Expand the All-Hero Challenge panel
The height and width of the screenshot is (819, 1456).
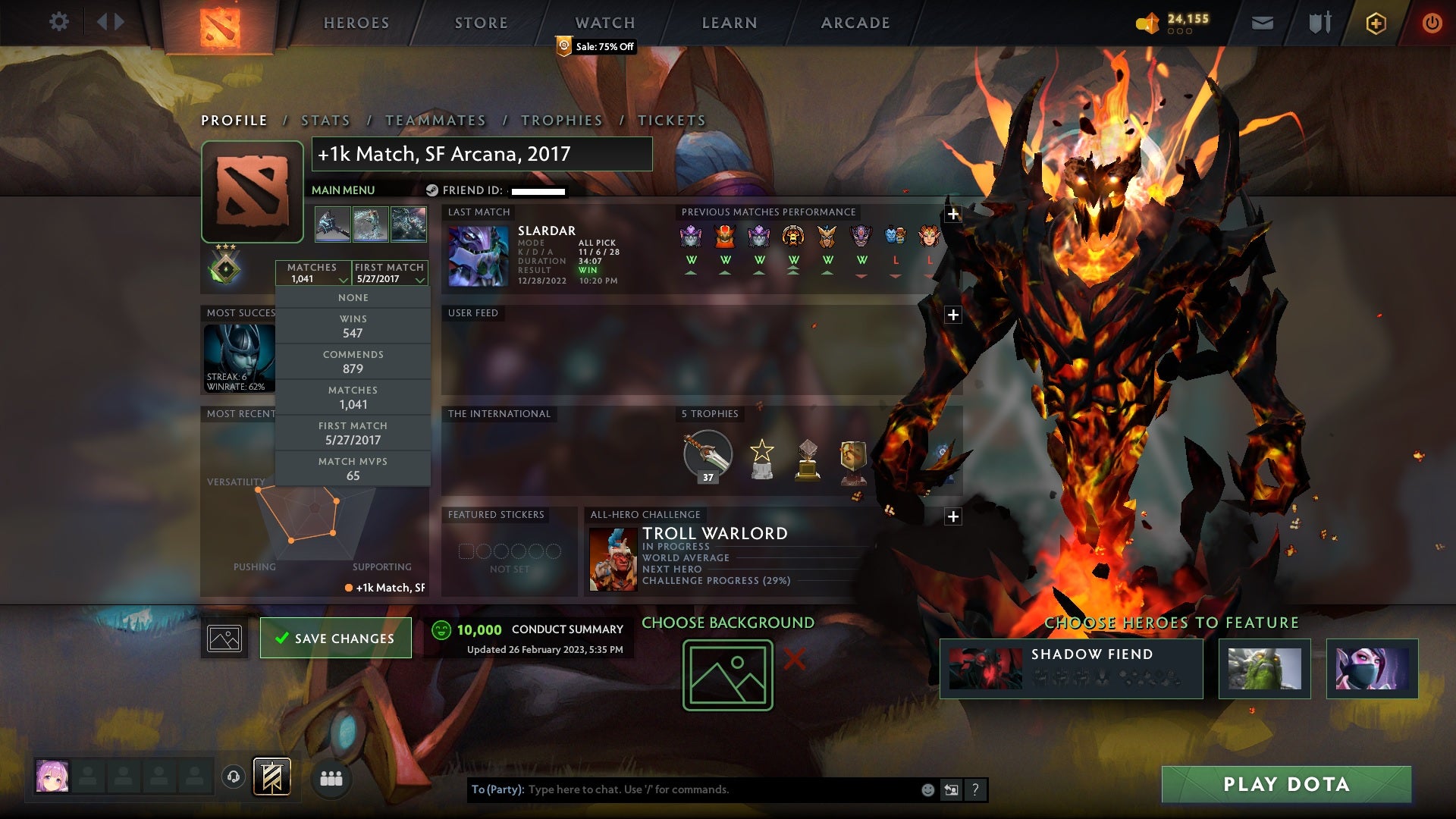point(953,516)
